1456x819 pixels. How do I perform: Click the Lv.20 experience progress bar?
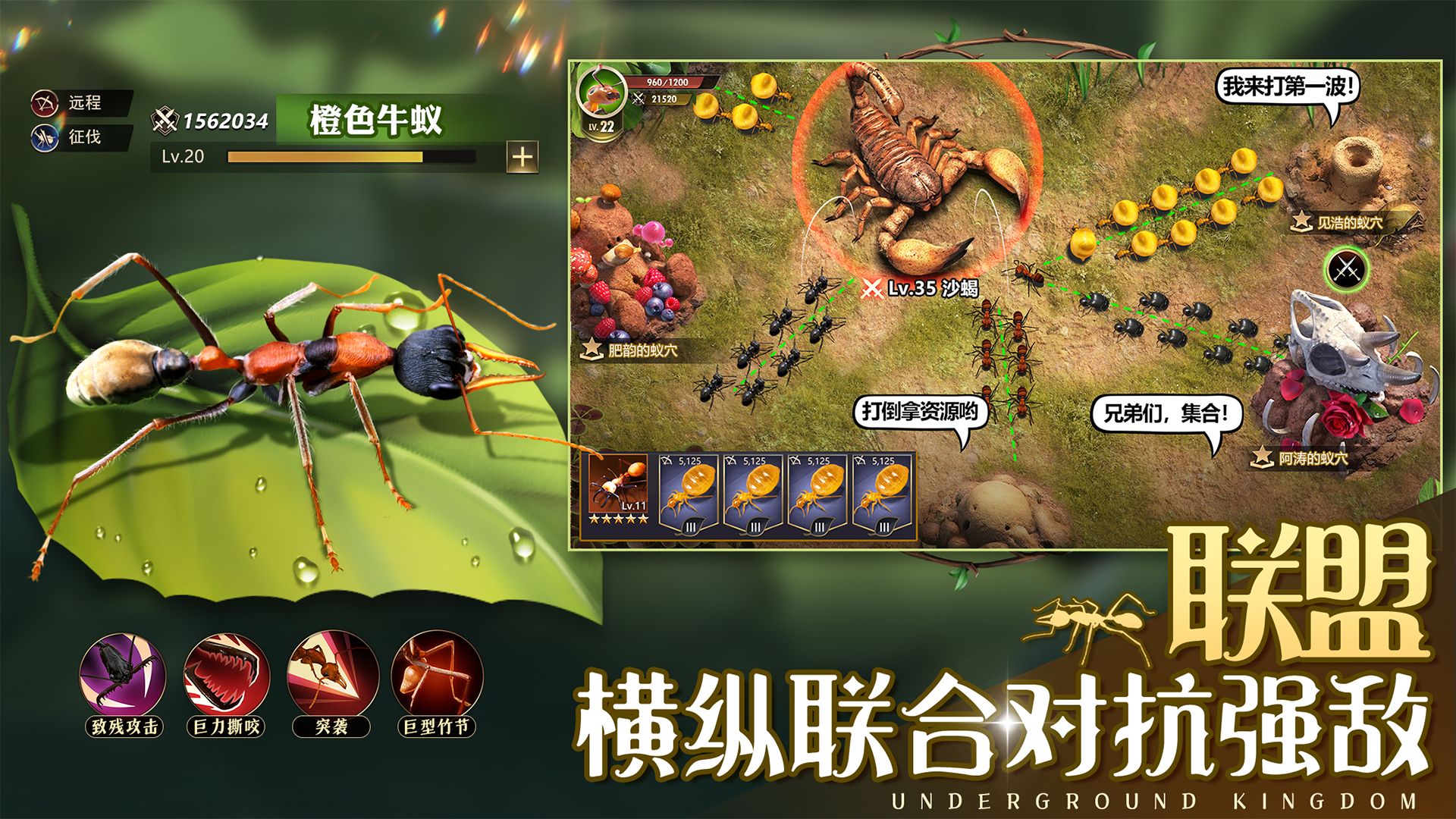pyautogui.click(x=326, y=155)
